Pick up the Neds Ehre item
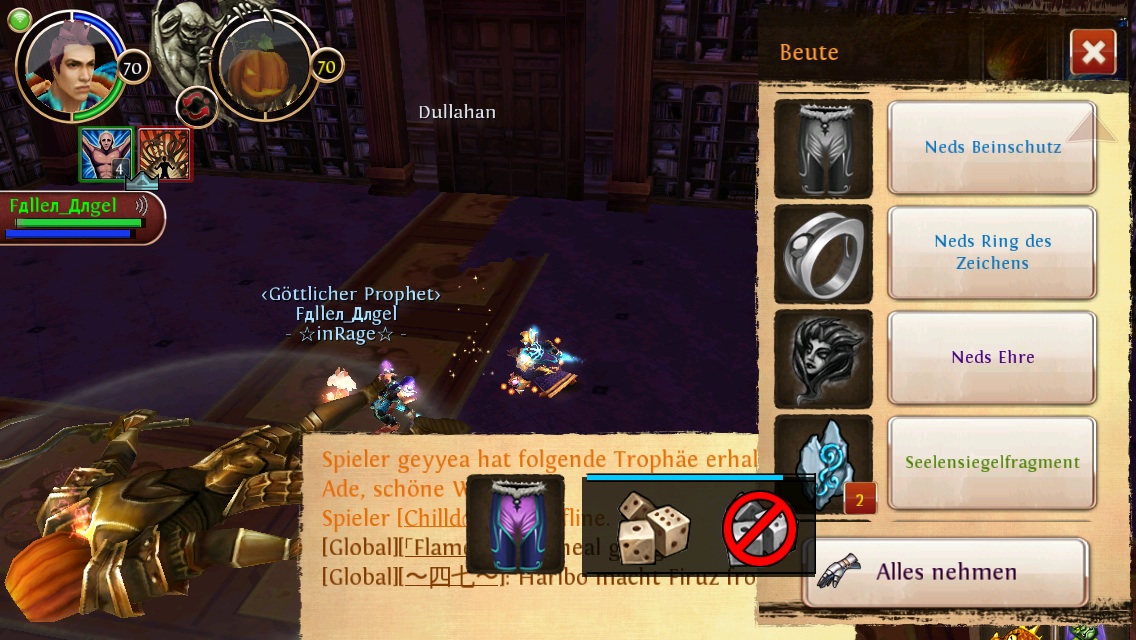 tap(992, 357)
